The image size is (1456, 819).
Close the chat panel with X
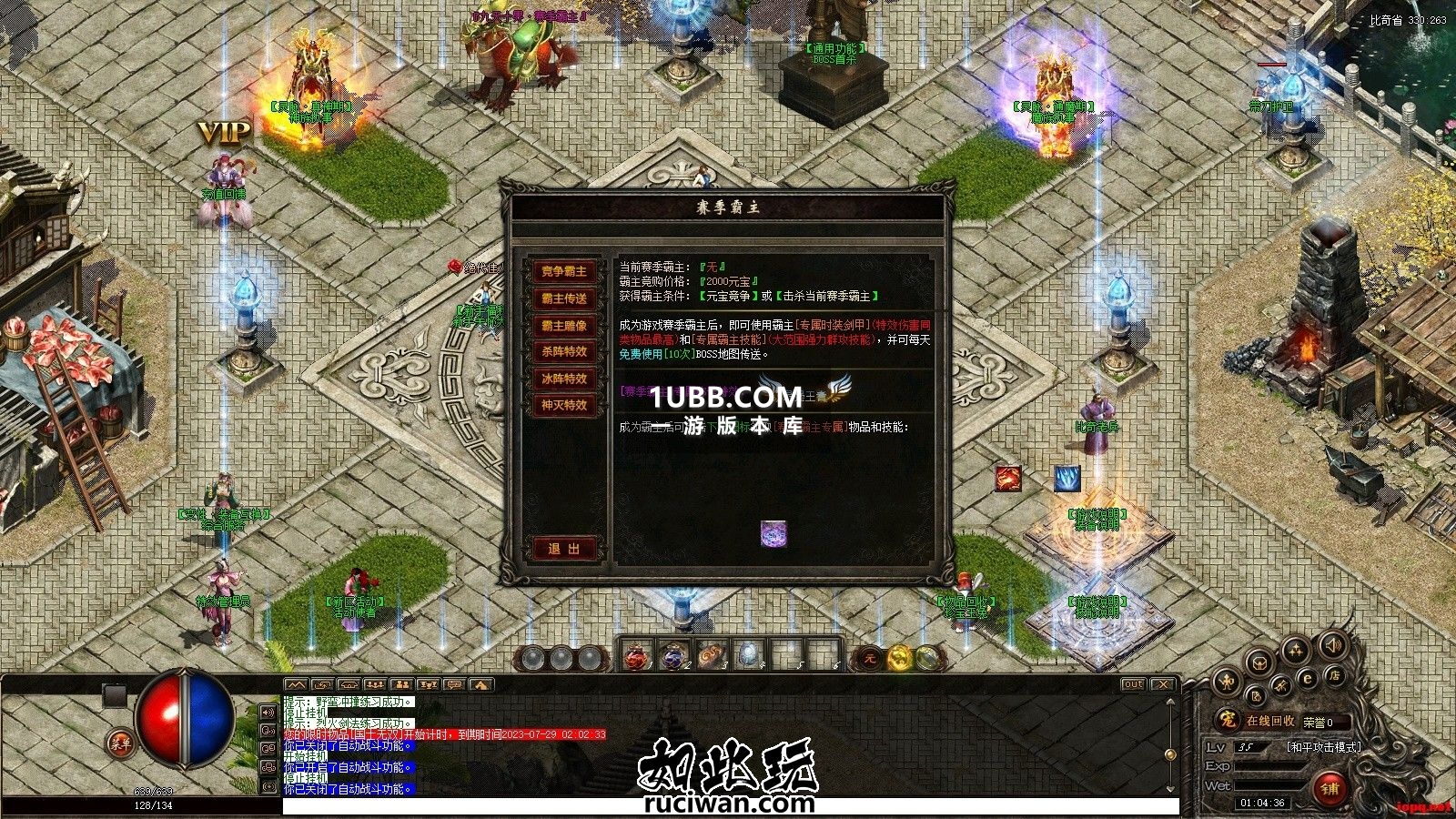click(1162, 684)
